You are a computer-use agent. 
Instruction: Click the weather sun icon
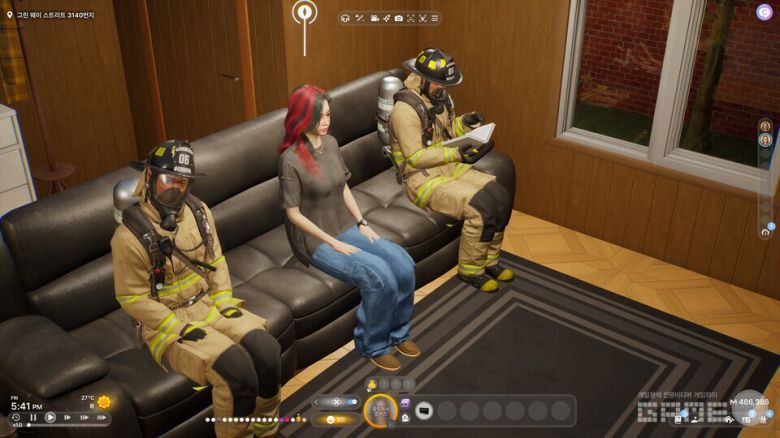coord(104,402)
